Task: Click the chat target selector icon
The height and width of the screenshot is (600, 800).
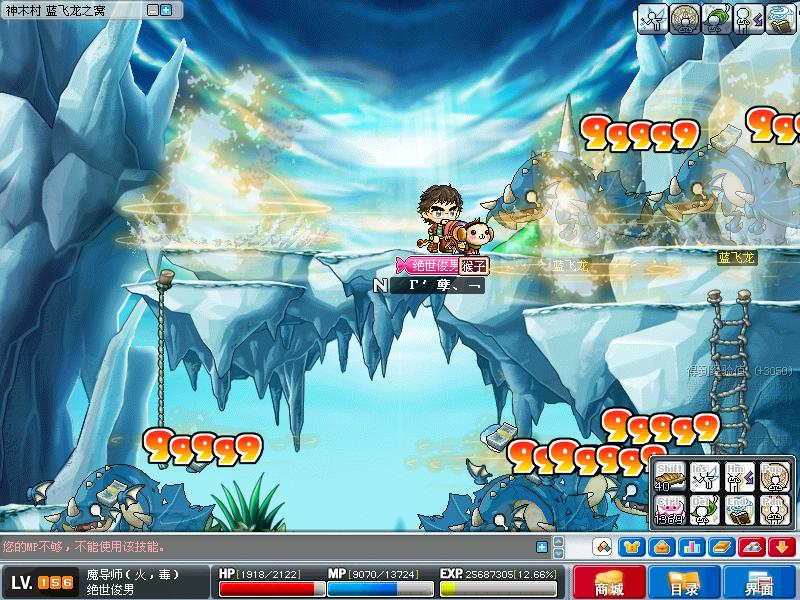Action: click(602, 546)
